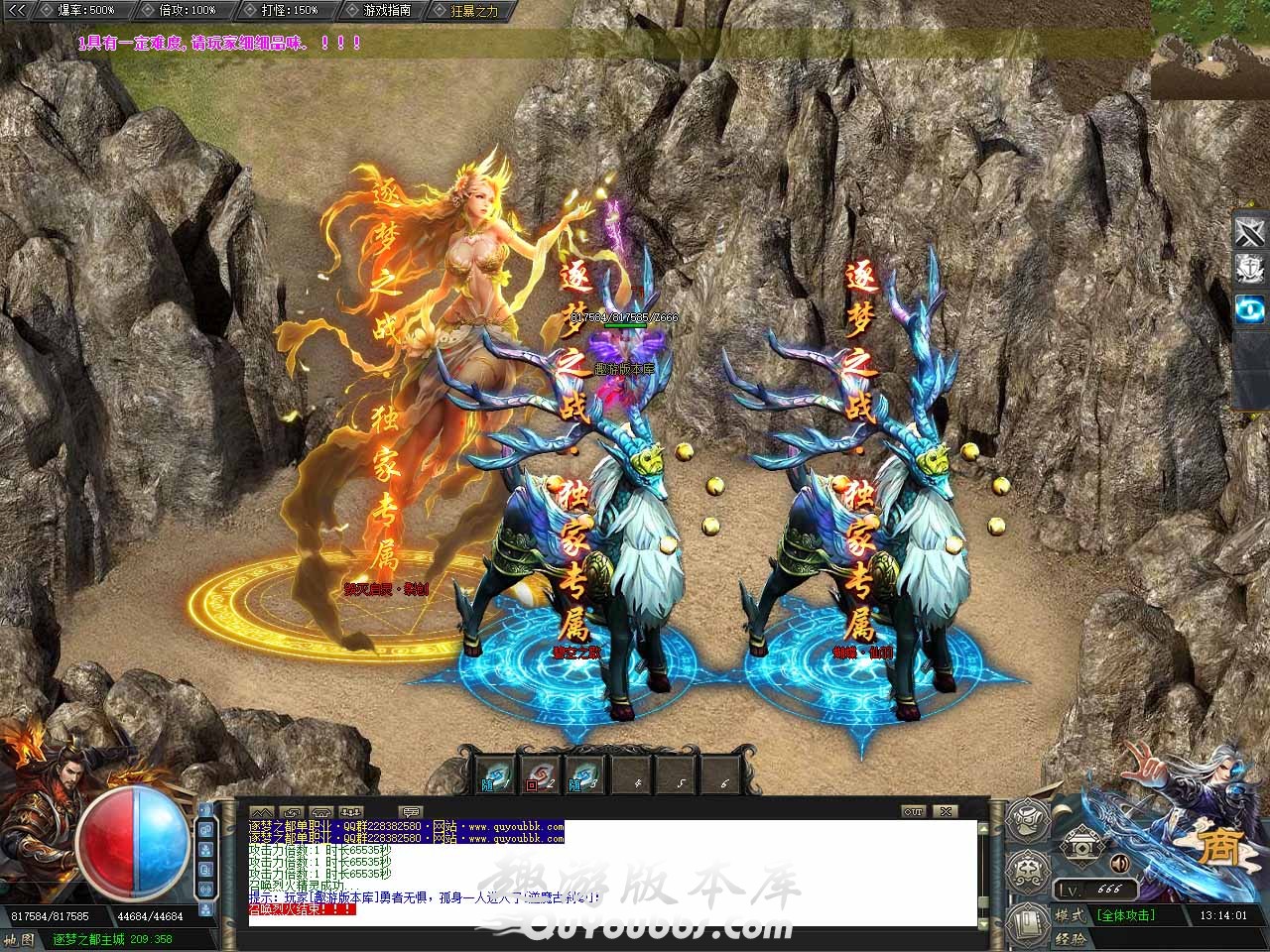Use the skill in hotbar slot 3
1270x952 pixels.
(x=583, y=775)
